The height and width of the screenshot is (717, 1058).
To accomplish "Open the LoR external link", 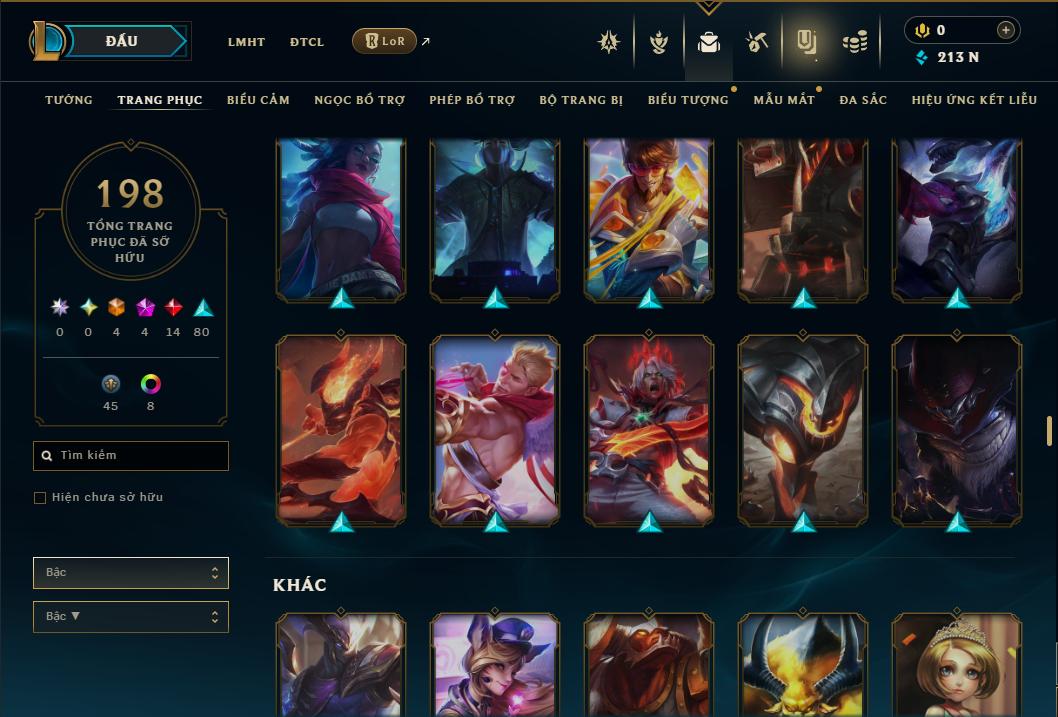I will (x=385, y=41).
